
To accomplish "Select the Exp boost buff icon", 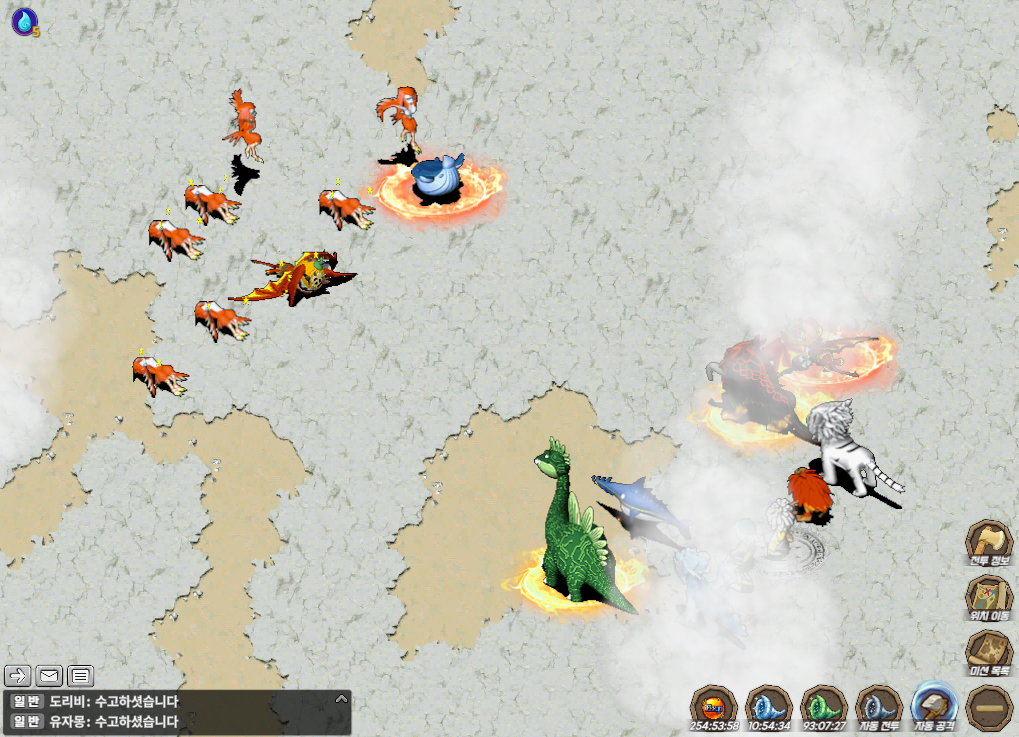I will click(x=714, y=706).
